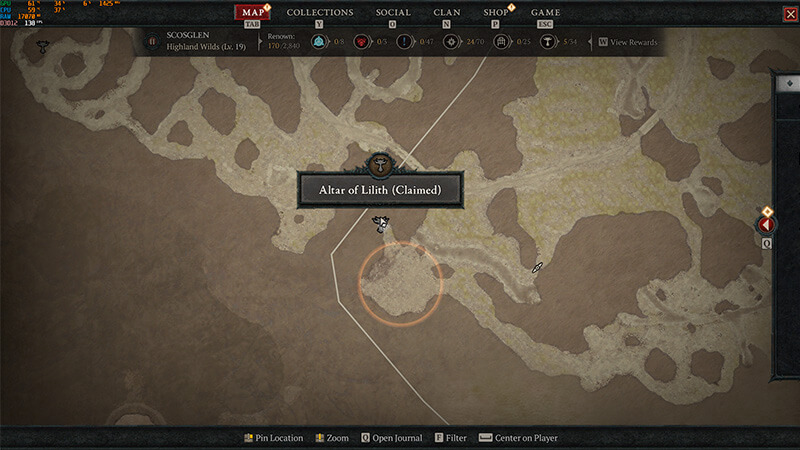Go to the Shop tab
800x450 pixels.
[496, 13]
